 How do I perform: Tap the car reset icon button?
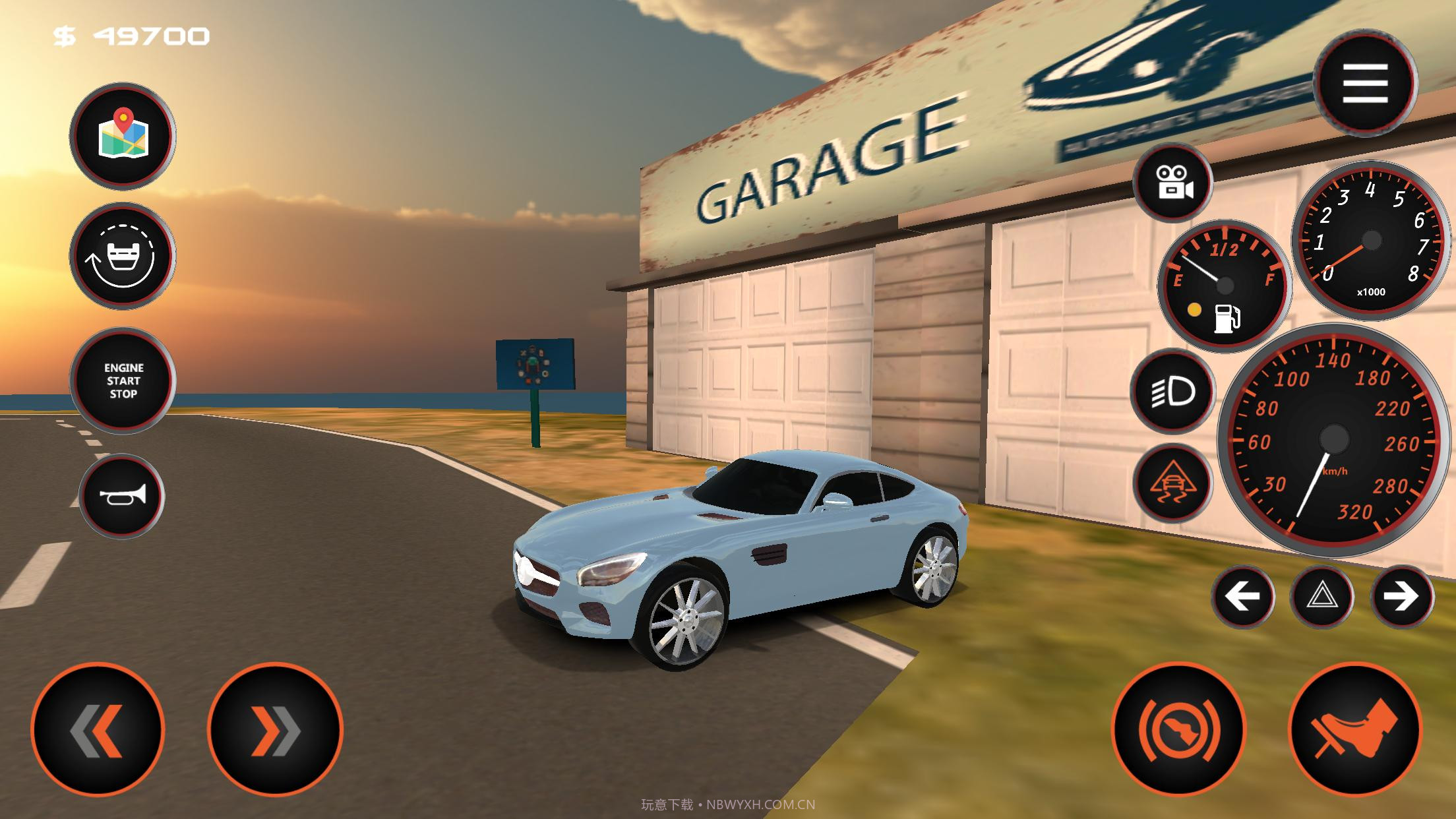click(x=123, y=257)
